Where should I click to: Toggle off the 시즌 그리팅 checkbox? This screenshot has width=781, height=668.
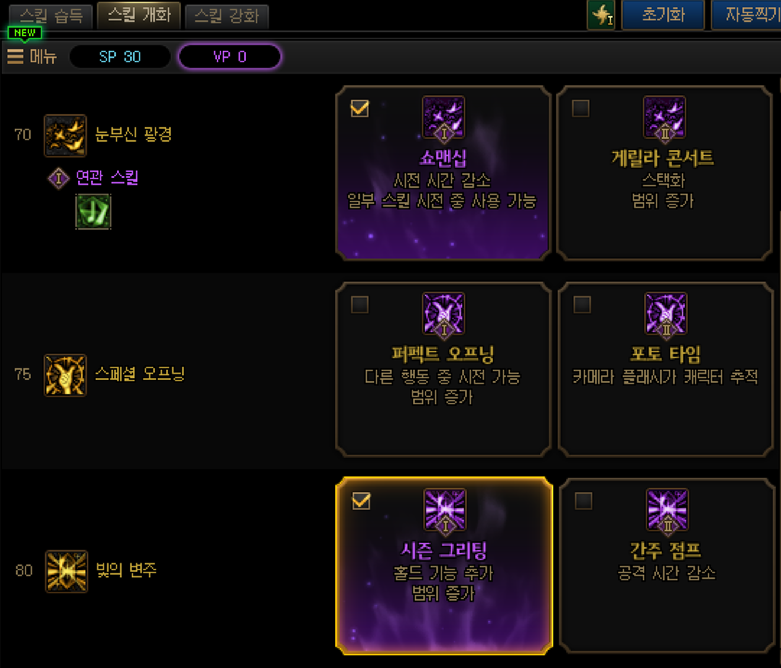(361, 500)
